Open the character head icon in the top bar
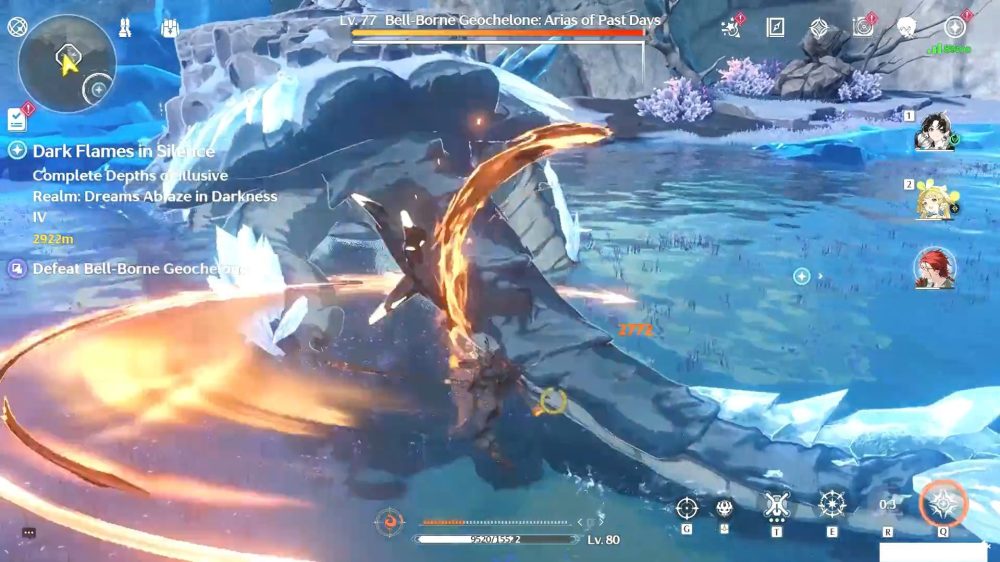 tap(906, 28)
